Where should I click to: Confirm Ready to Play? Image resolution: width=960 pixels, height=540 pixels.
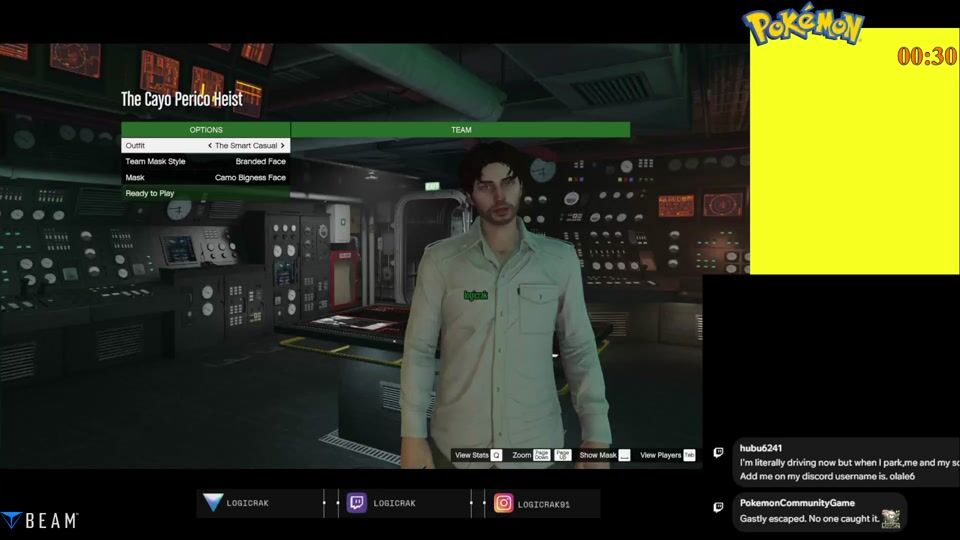pyautogui.click(x=205, y=194)
